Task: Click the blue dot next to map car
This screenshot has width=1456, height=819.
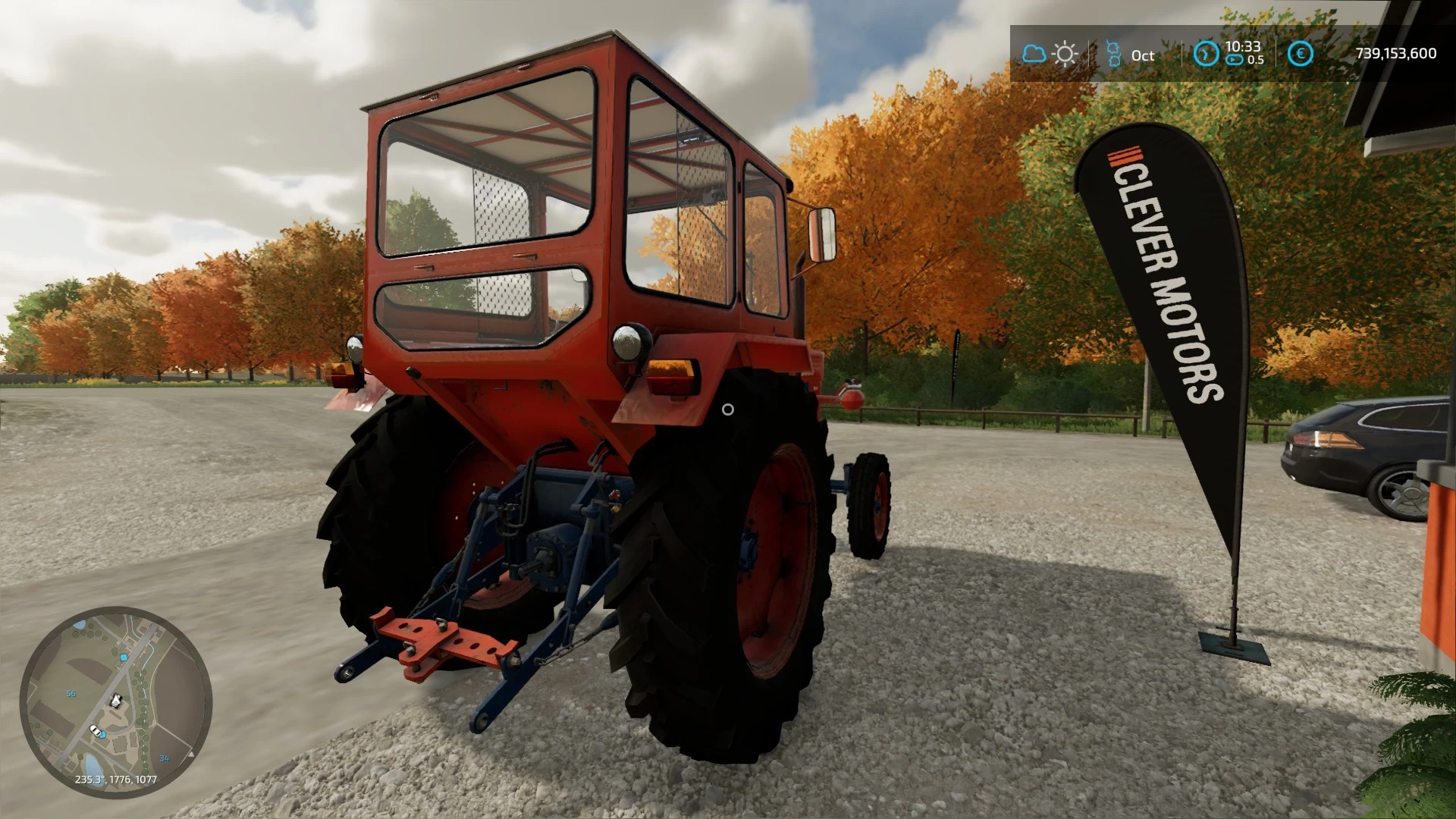Action: pos(102,734)
